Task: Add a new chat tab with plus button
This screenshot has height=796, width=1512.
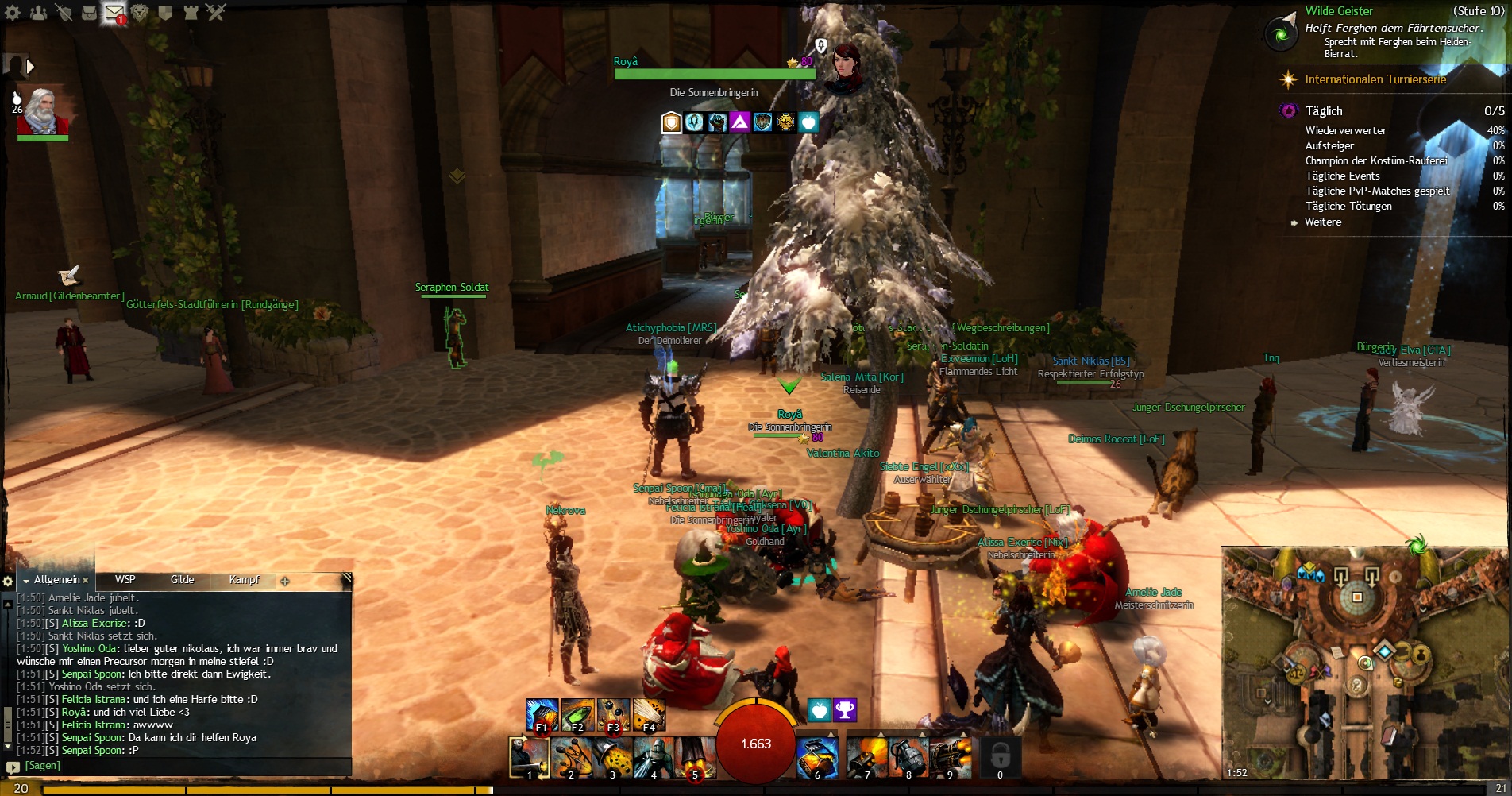Action: click(285, 581)
